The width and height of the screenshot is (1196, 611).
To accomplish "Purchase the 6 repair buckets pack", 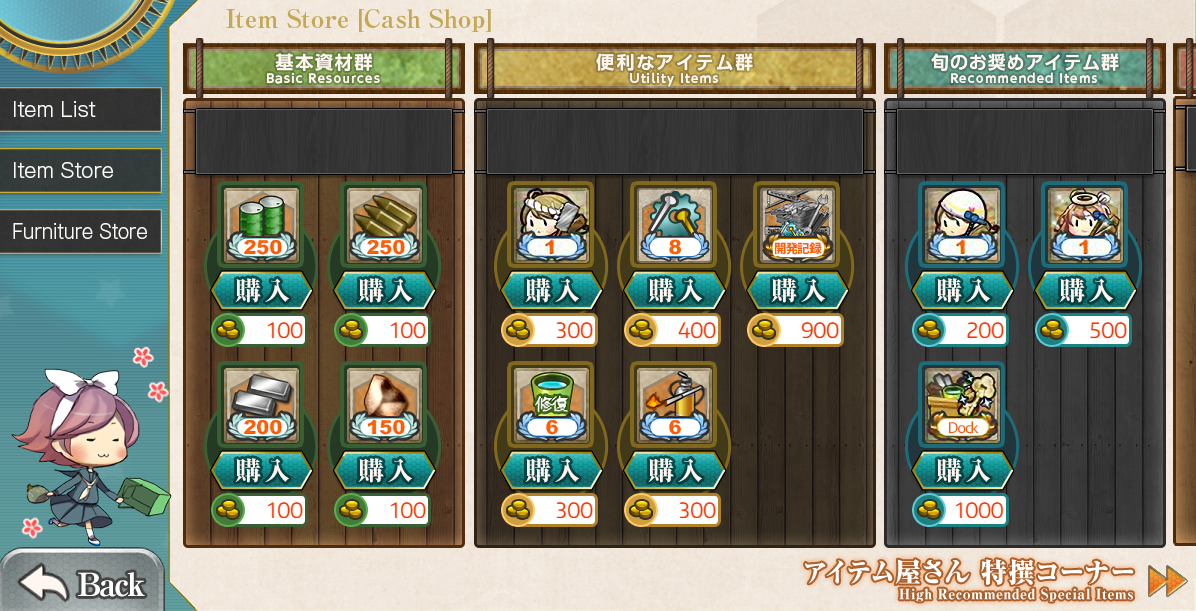I will click(551, 471).
